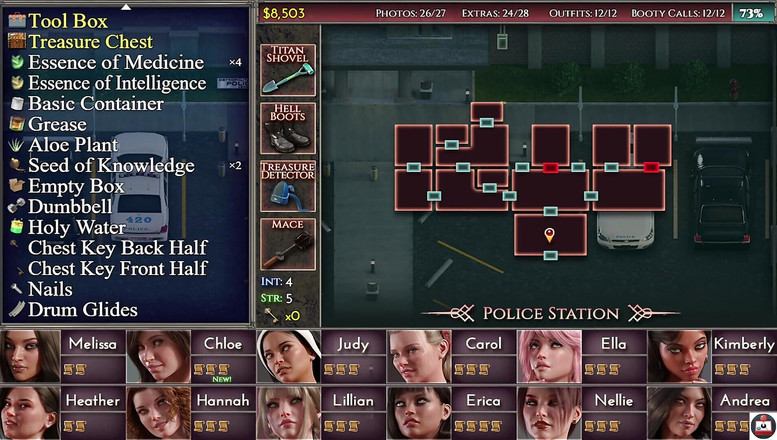This screenshot has width=777, height=440.
Task: Open Judy's character panel
Action: click(320, 356)
